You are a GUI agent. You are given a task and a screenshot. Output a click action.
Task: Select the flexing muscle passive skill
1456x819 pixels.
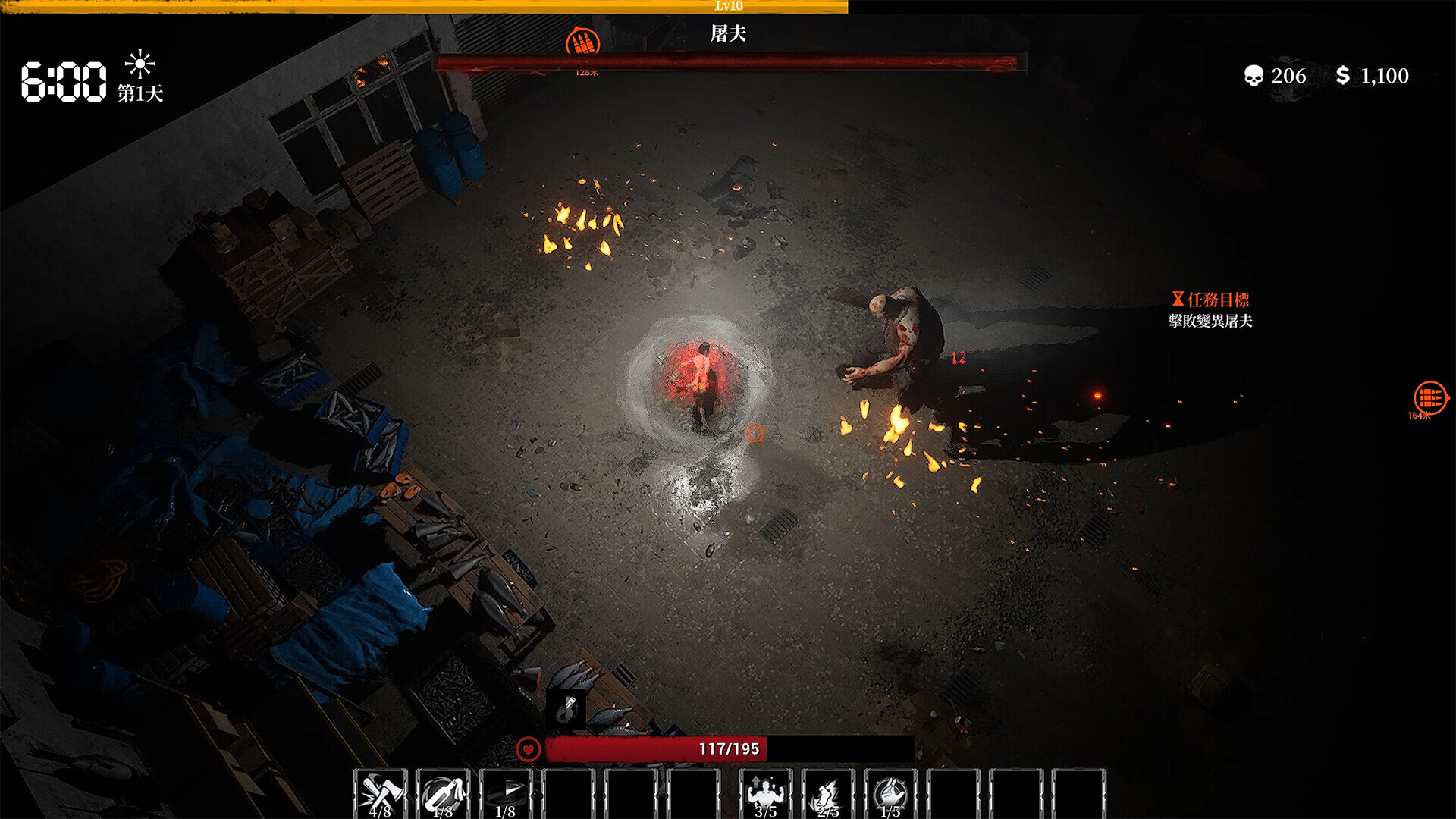click(x=765, y=793)
